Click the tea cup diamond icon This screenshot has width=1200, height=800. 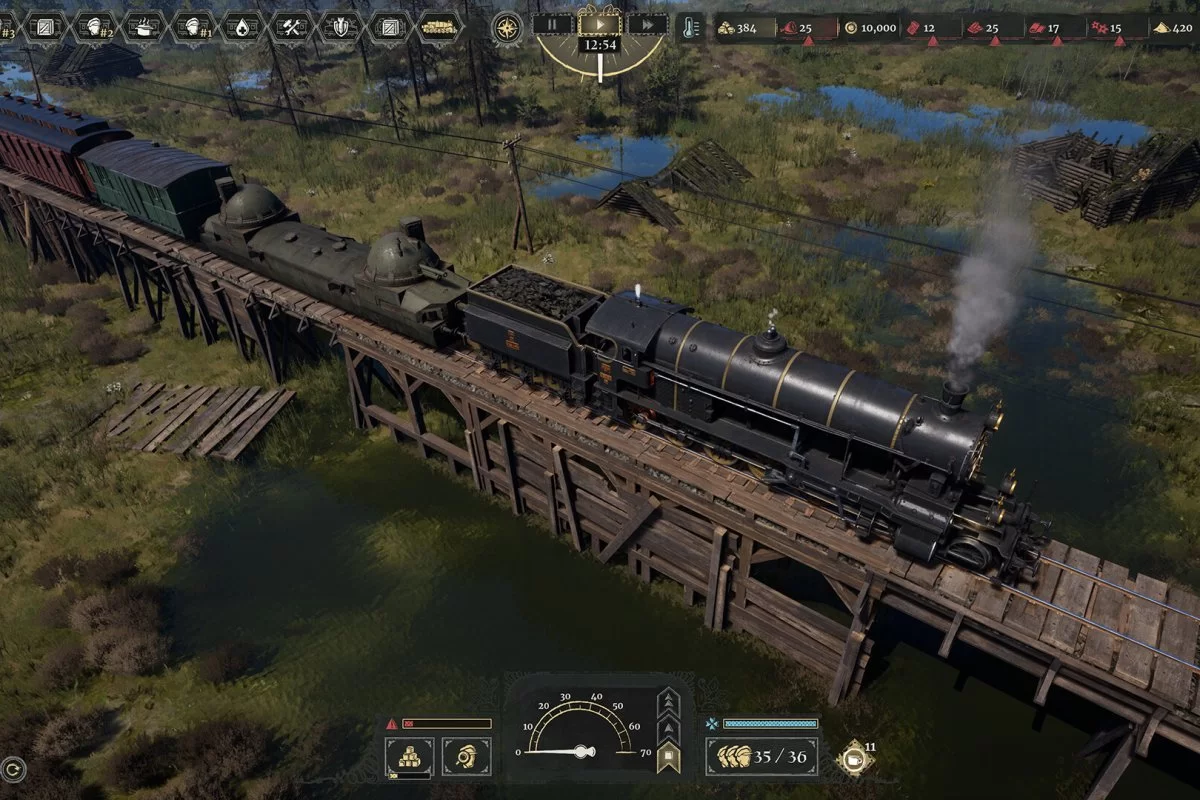tap(854, 758)
